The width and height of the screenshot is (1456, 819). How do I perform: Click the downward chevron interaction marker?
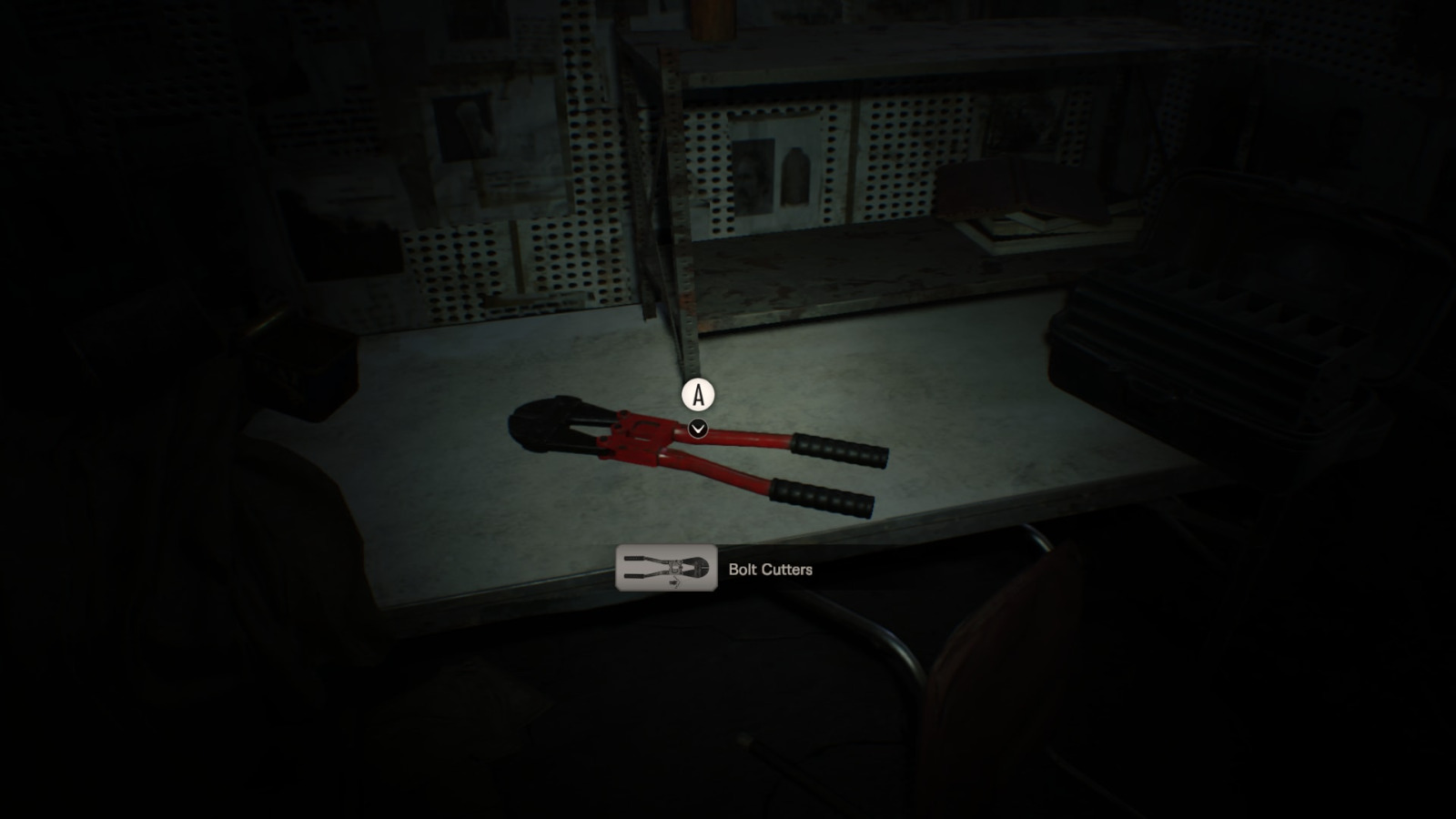698,429
